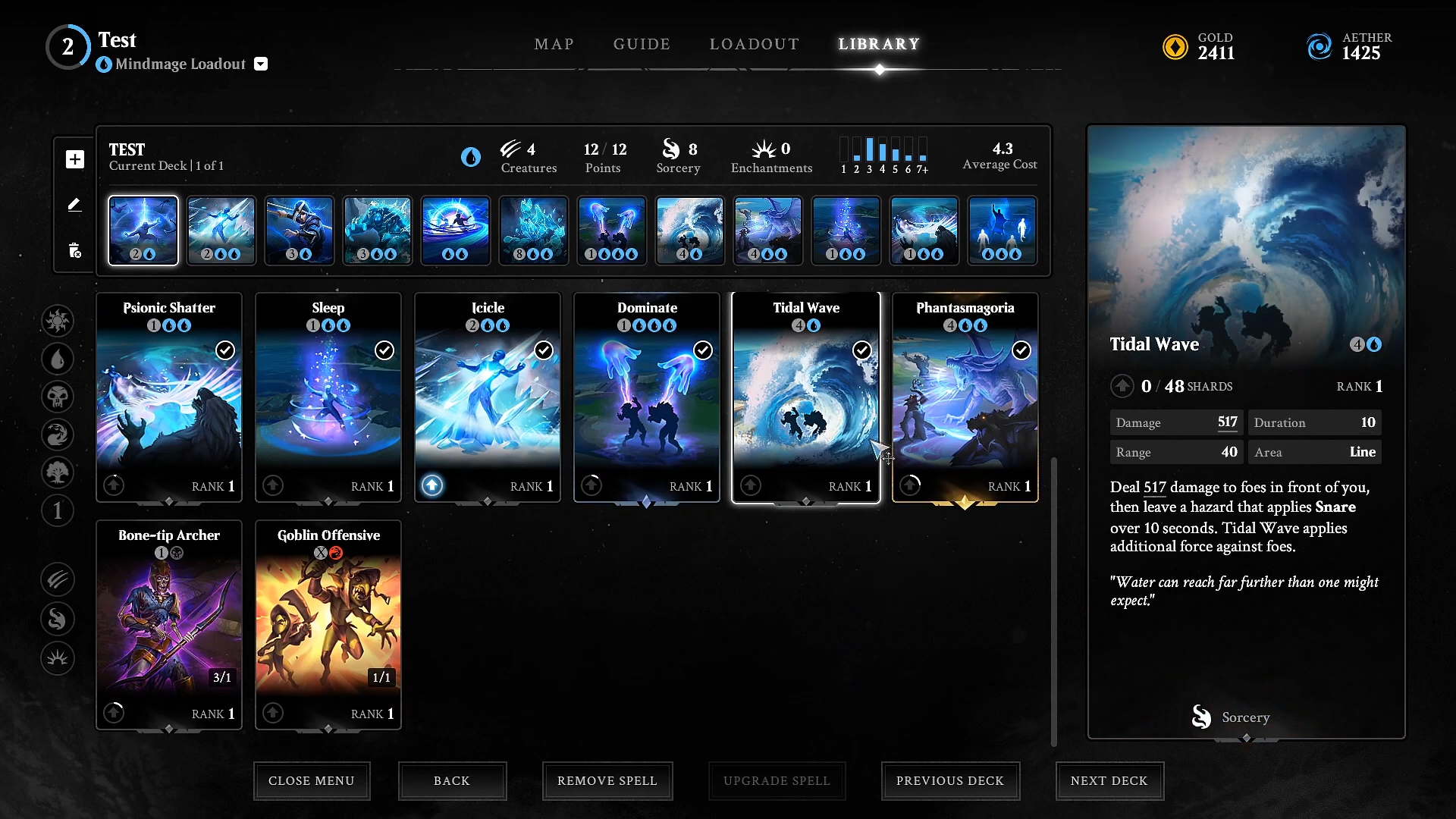Remove the selected spell from deck
Screen dimensions: 1456x819
click(x=607, y=780)
